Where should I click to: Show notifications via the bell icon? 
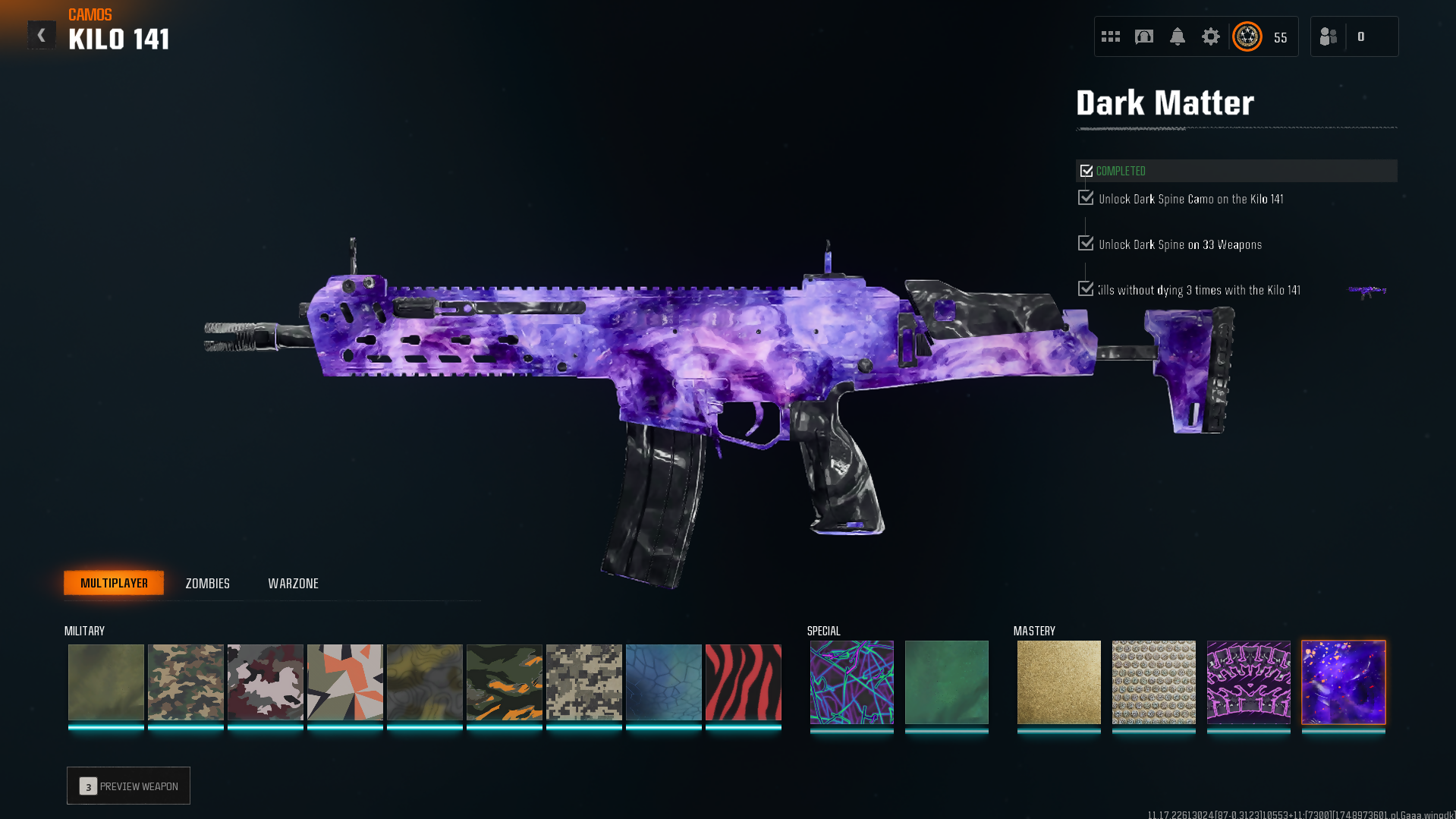(x=1177, y=36)
